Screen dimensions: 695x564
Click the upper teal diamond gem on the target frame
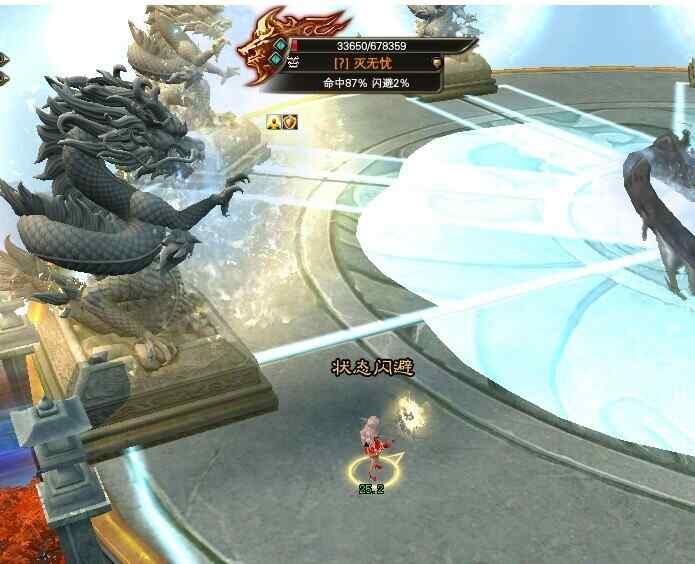pos(281,45)
